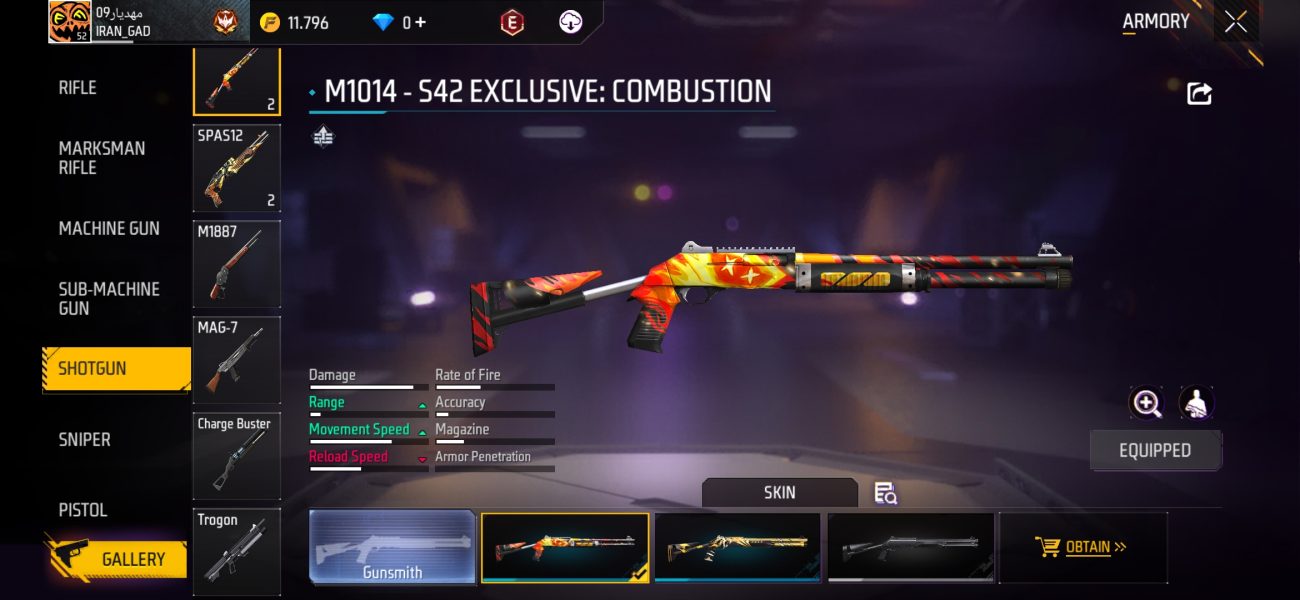
Task: Open the Gunsmith skin option
Action: 393,547
